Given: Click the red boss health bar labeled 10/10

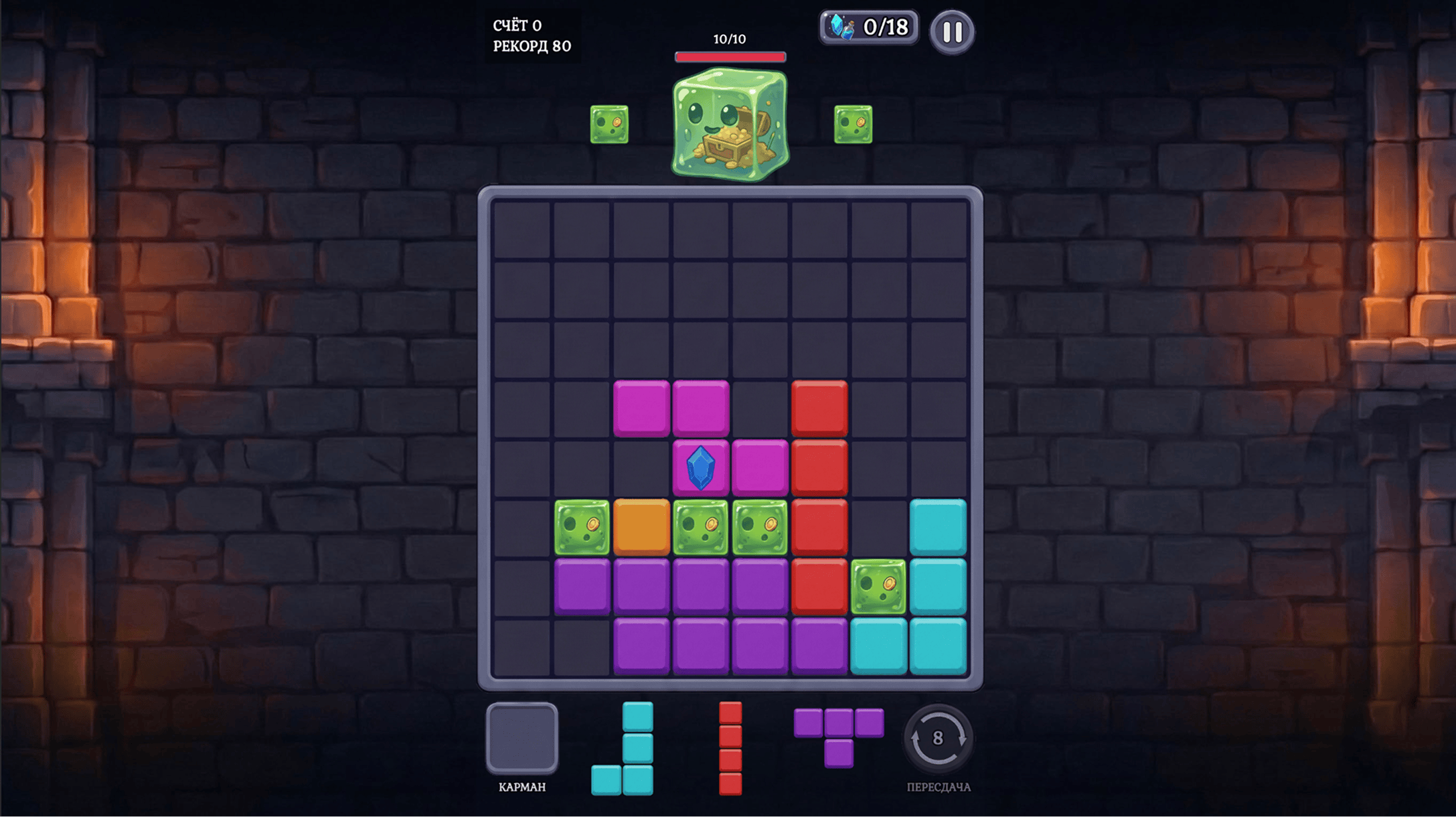Looking at the screenshot, I should click(x=730, y=58).
